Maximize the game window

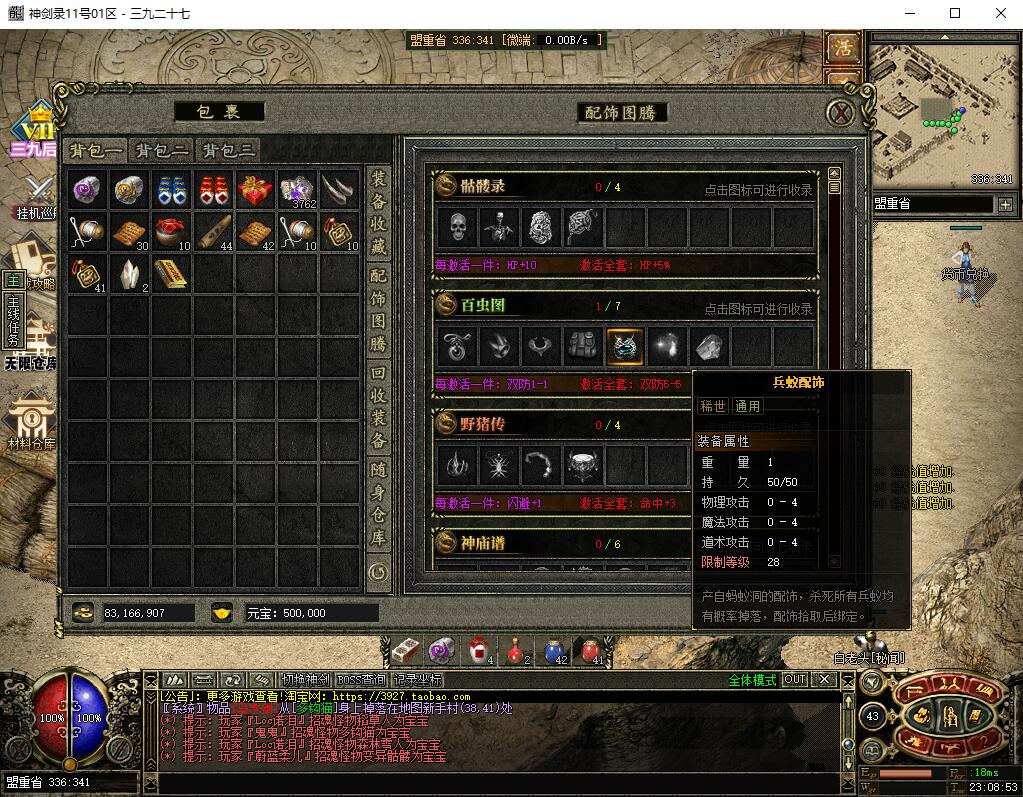(x=954, y=13)
